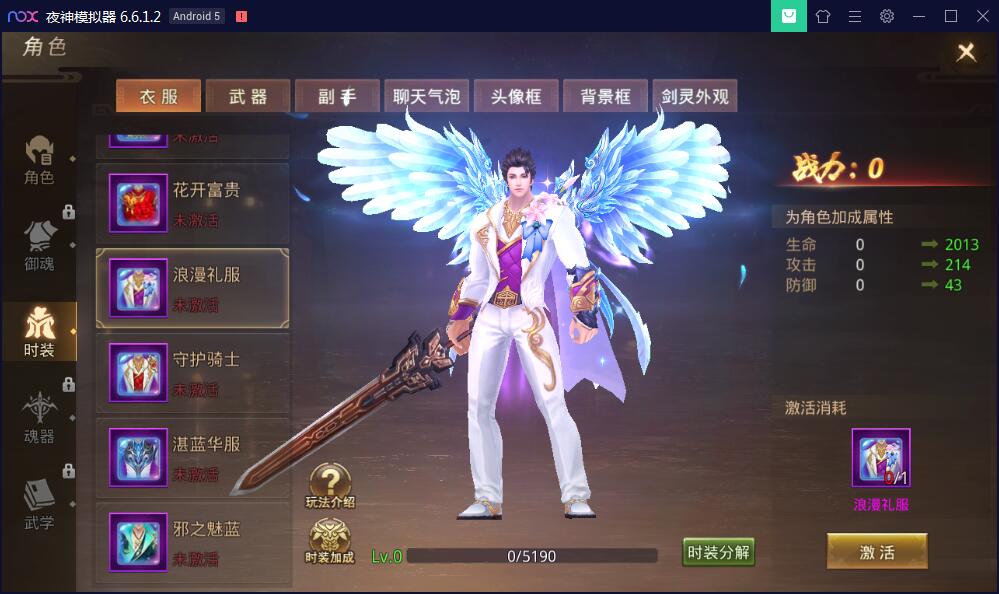Open the 武器 weapon tab
This screenshot has width=999, height=594.
click(x=248, y=97)
